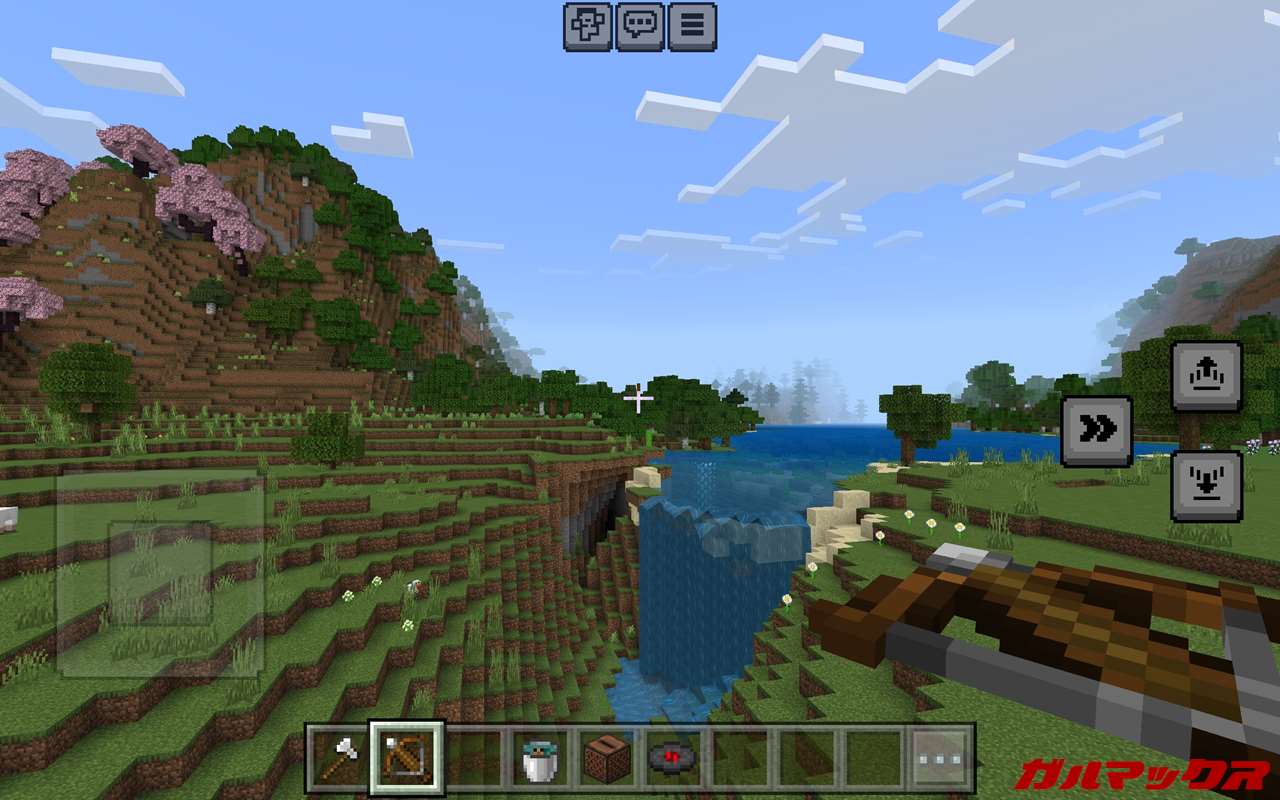Tap the fly down arrow button
Screen dimensions: 1280x800
[x=1206, y=486]
